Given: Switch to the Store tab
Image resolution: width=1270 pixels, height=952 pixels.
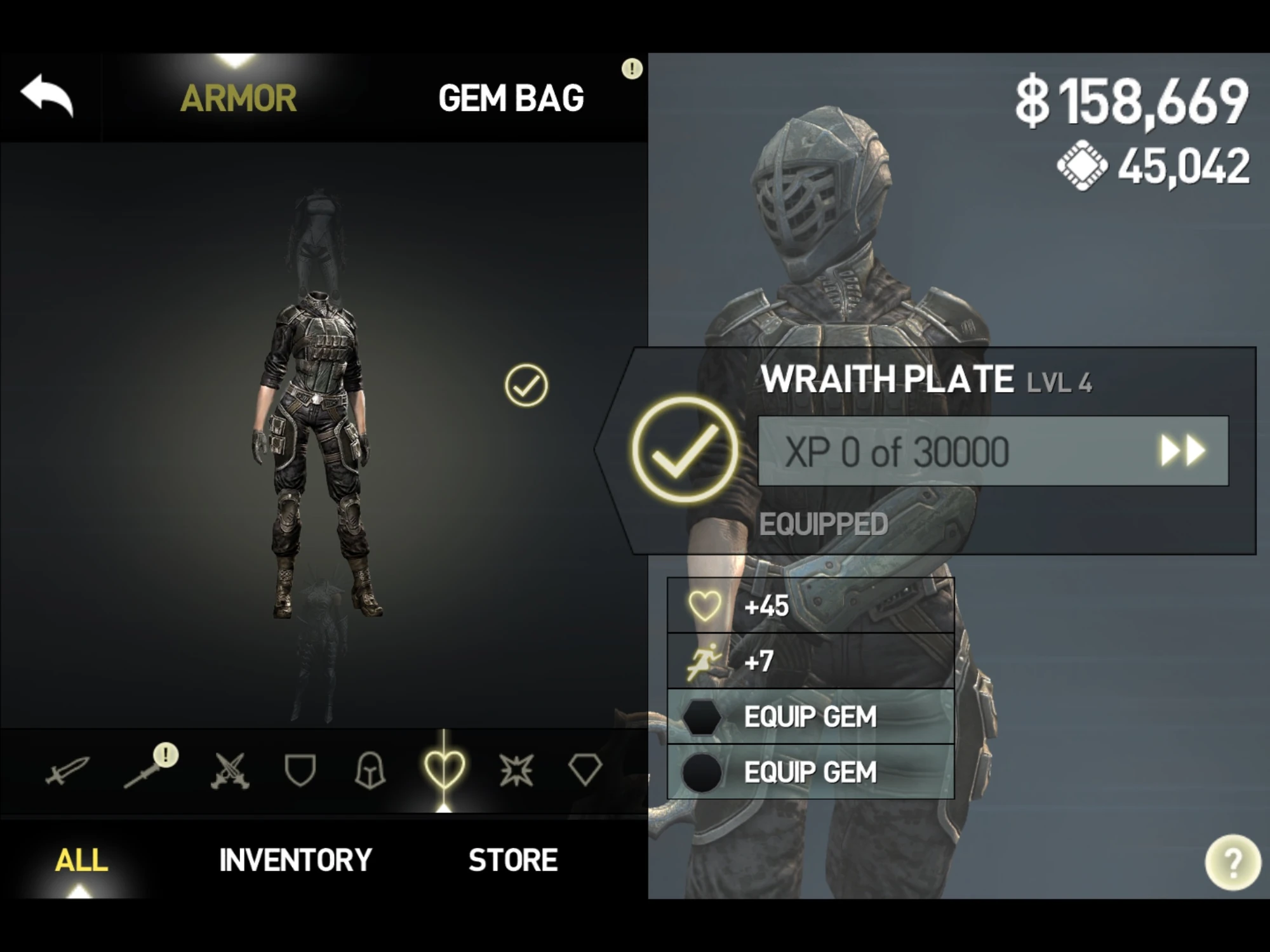Looking at the screenshot, I should tap(511, 860).
